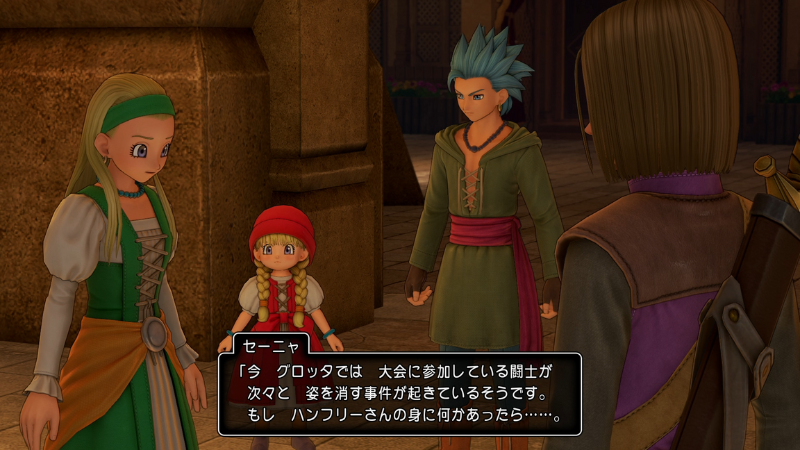Click Senya's dialogue box to advance text
Image resolution: width=800 pixels, height=450 pixels.
coord(399,393)
